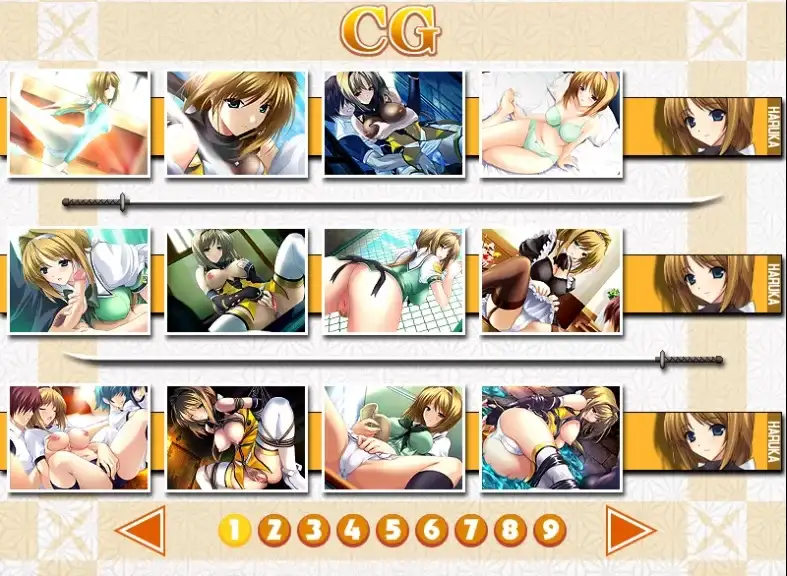Select page 1 of the CG gallery

[234, 530]
